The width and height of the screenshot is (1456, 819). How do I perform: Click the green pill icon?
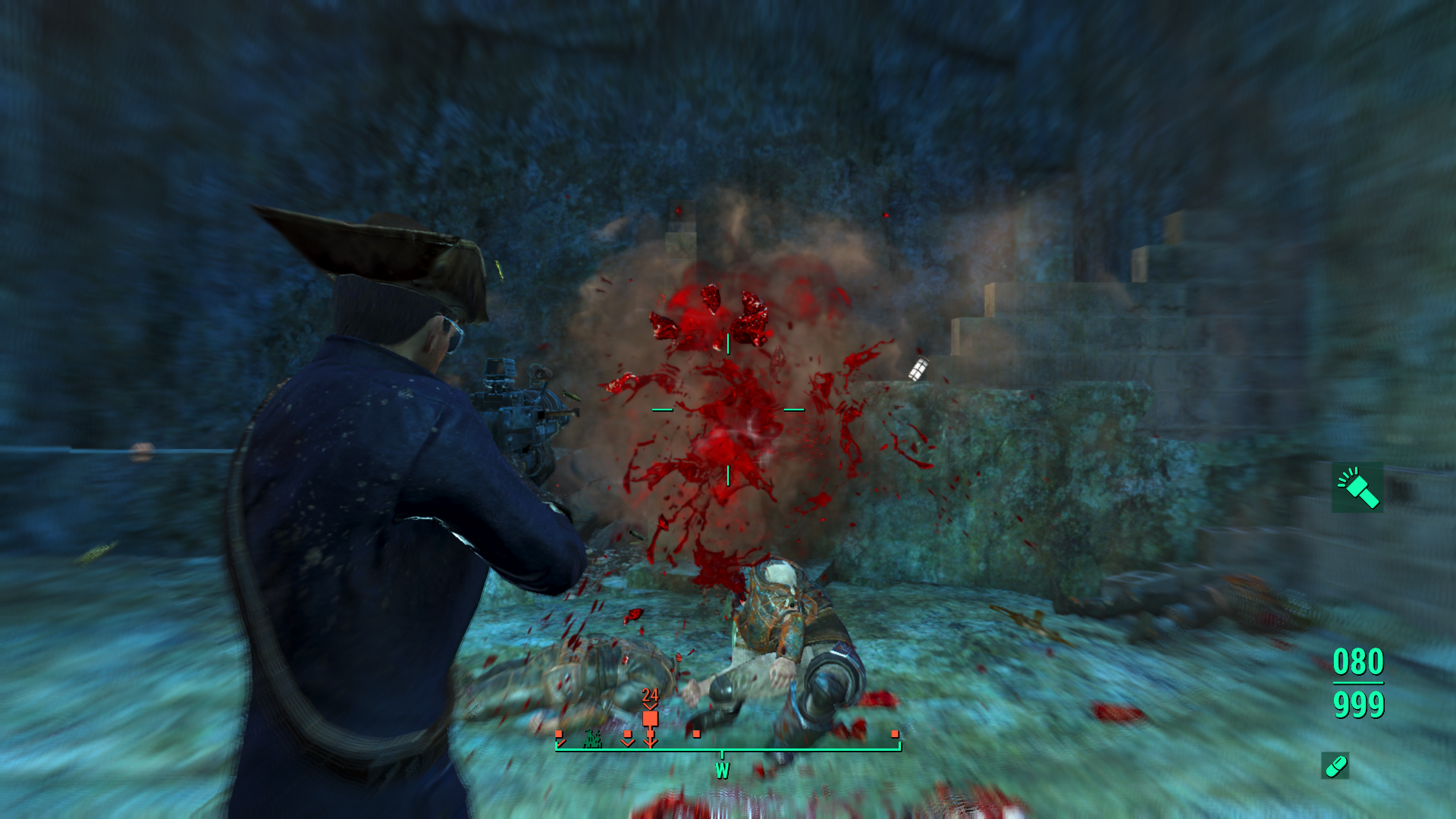pos(1335,766)
